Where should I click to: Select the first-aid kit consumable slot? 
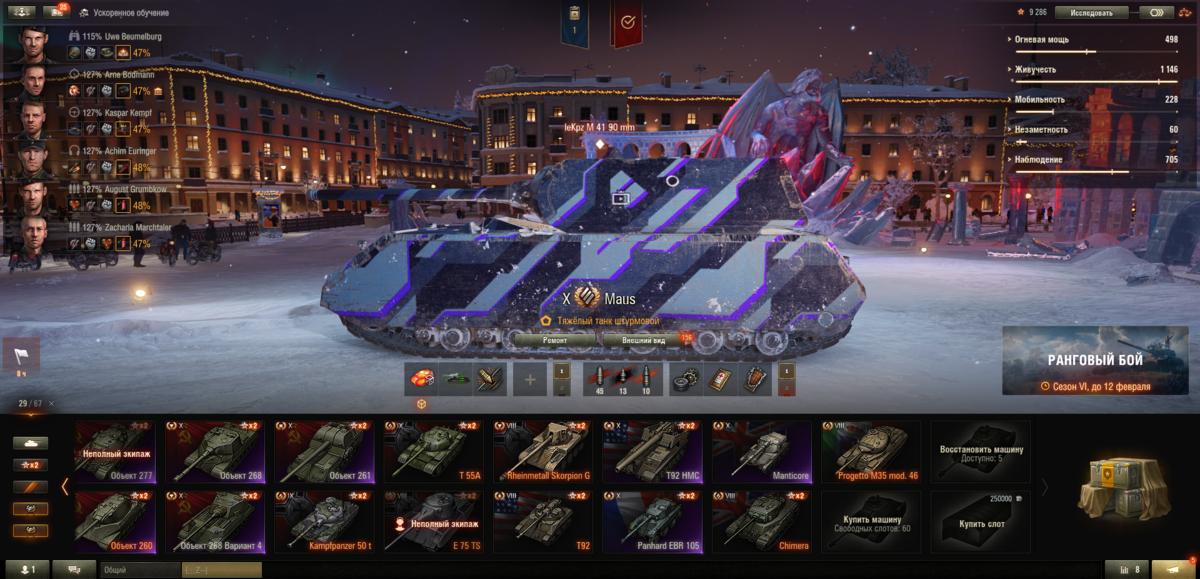(718, 380)
